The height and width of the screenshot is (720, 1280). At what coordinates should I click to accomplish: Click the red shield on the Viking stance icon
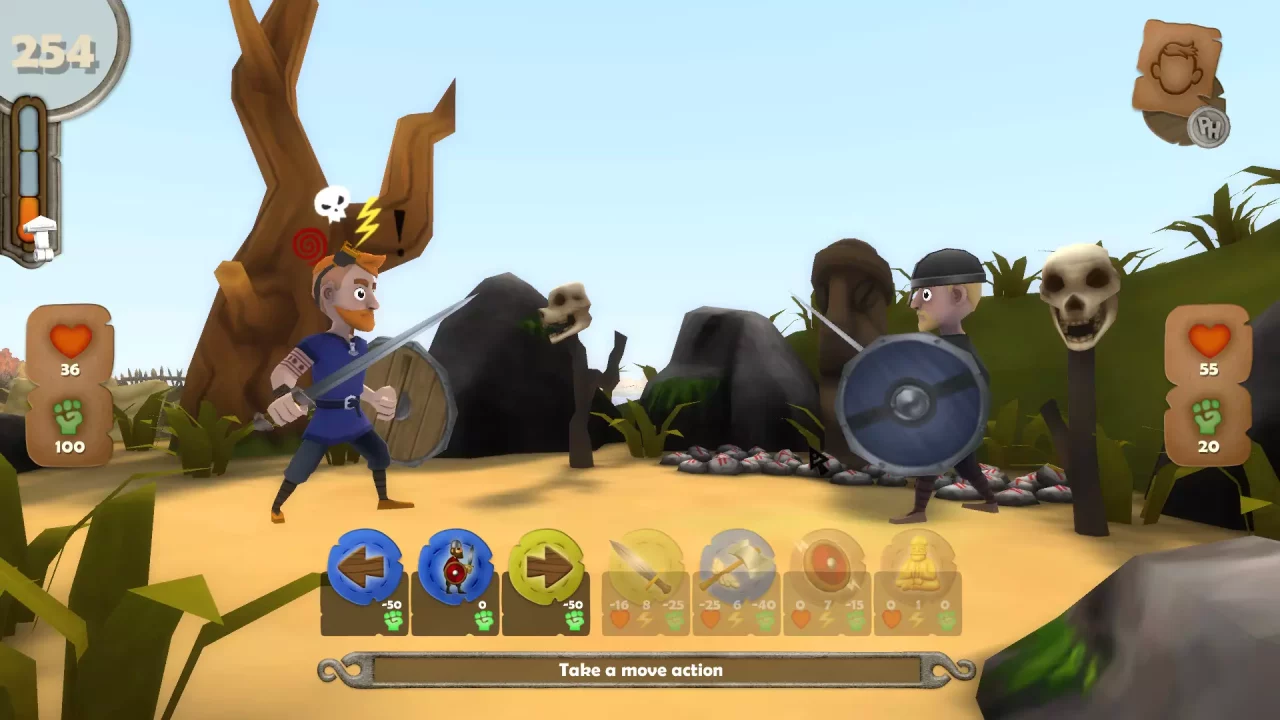(456, 573)
